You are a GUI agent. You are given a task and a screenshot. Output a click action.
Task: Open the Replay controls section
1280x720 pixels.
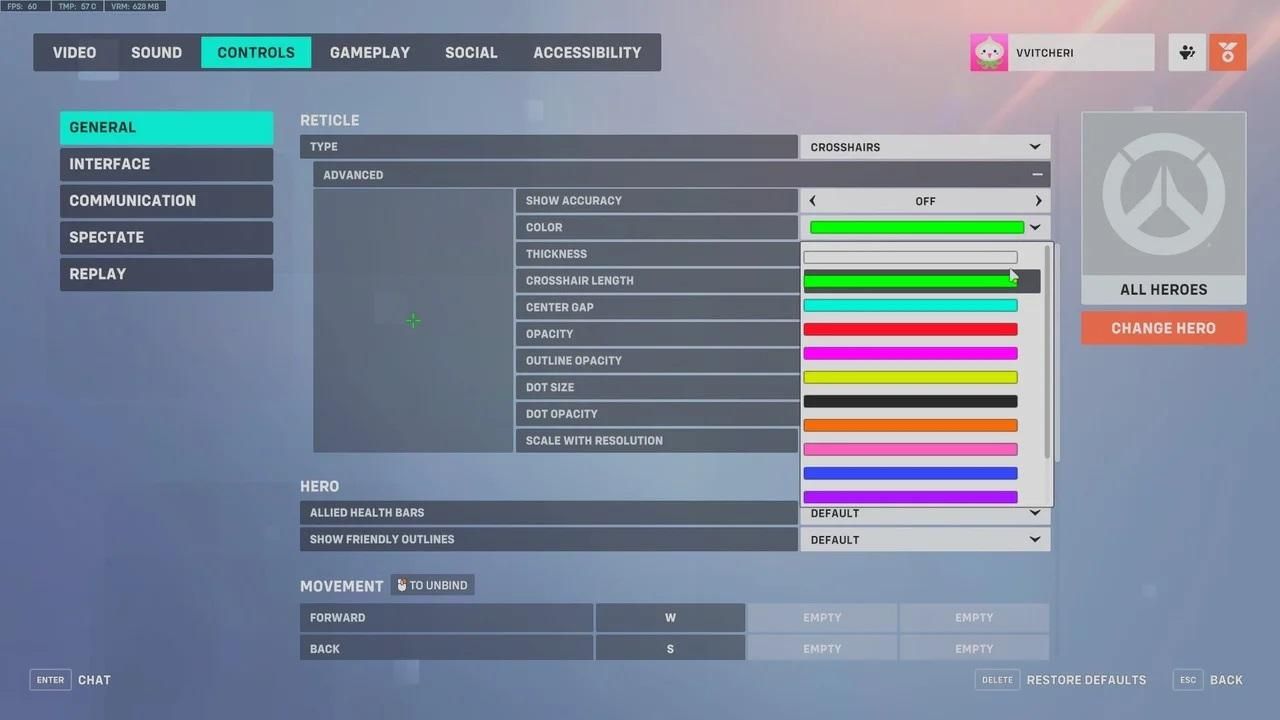tap(166, 274)
